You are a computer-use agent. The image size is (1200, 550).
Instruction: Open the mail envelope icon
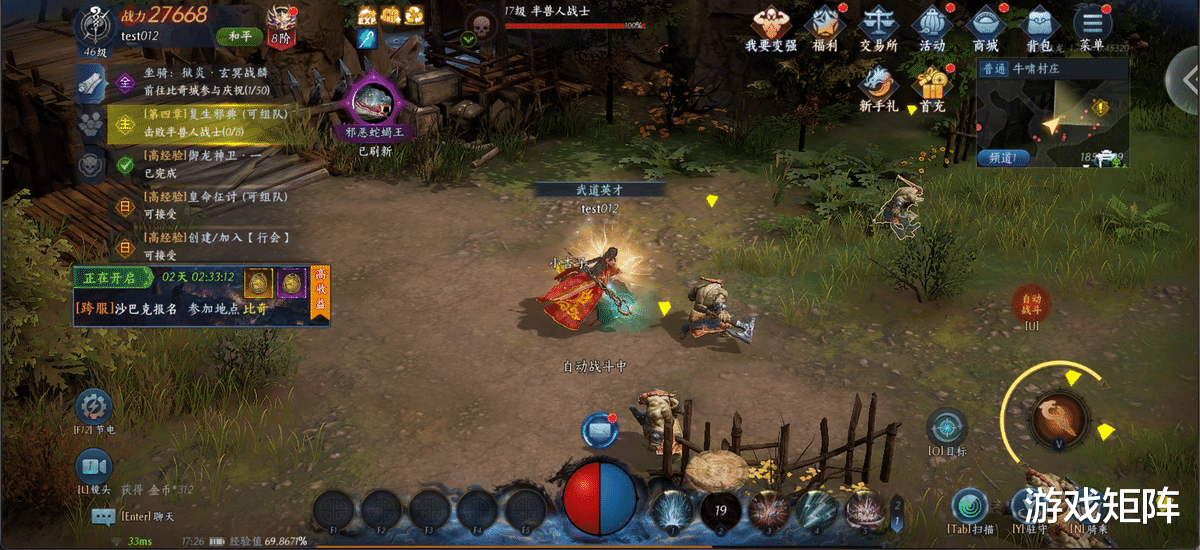[599, 428]
